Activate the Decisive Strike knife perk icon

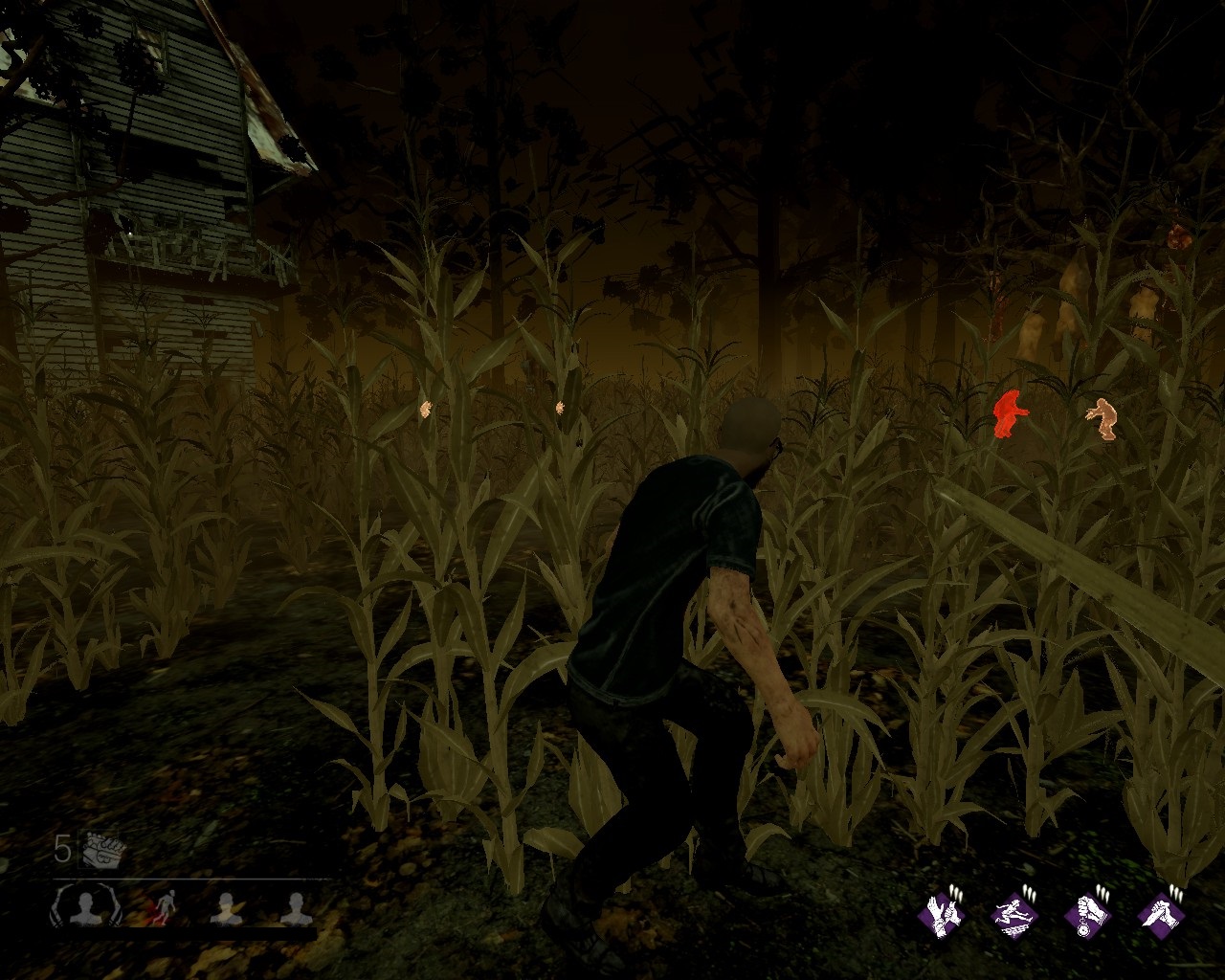click(1159, 915)
